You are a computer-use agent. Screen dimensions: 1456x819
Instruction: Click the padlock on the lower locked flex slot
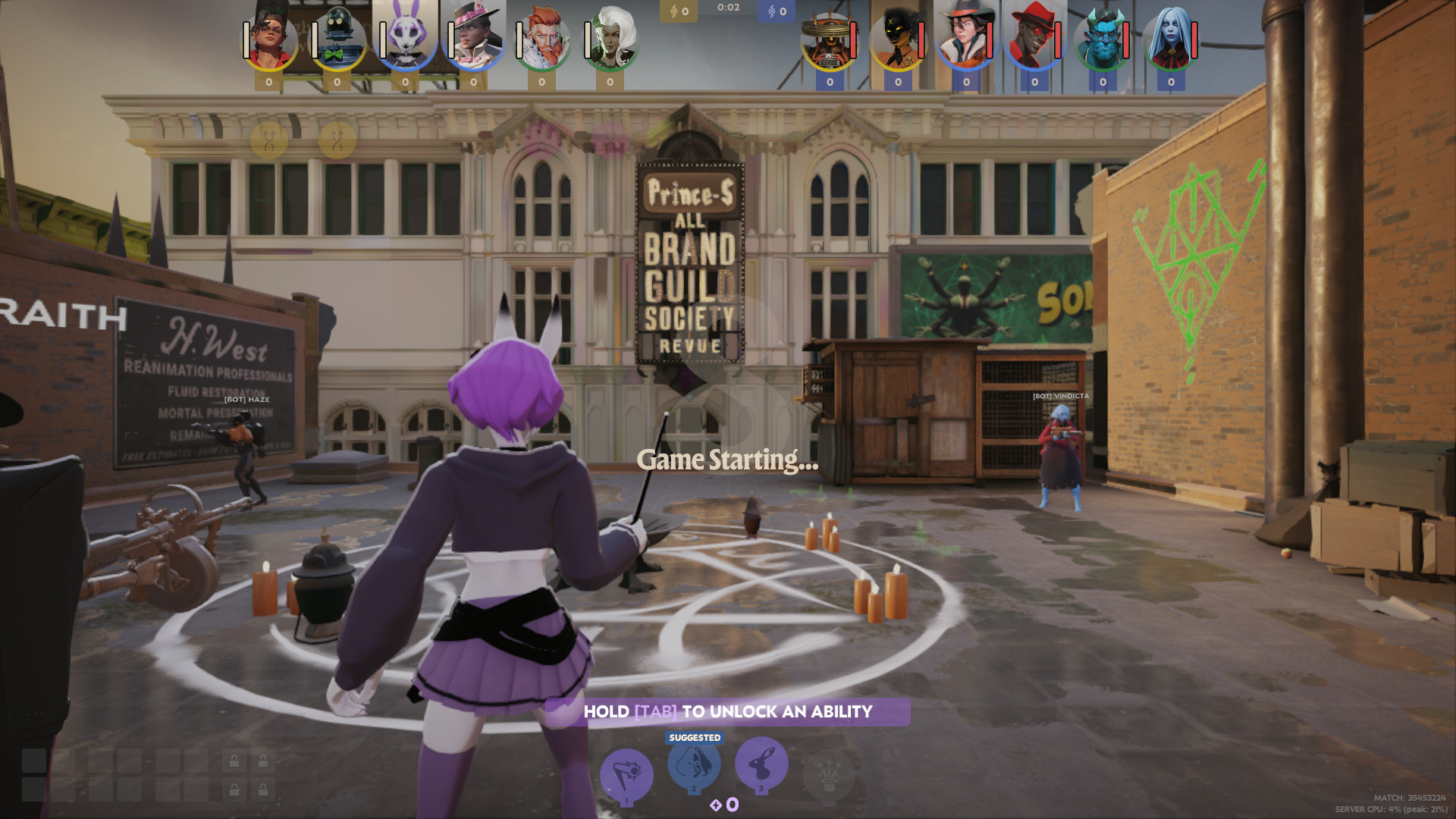(234, 789)
